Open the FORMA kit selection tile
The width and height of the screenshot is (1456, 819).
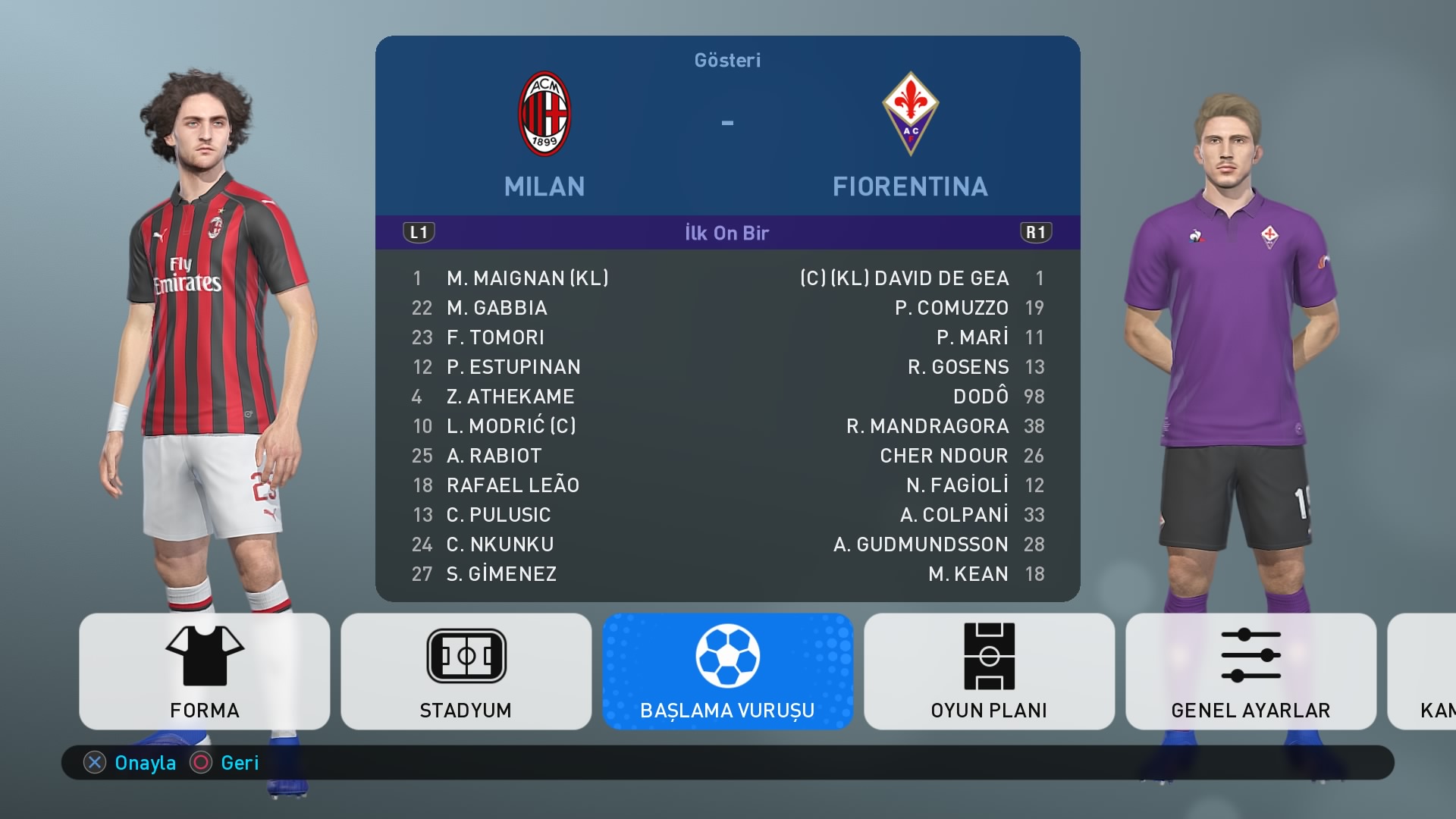(x=204, y=671)
